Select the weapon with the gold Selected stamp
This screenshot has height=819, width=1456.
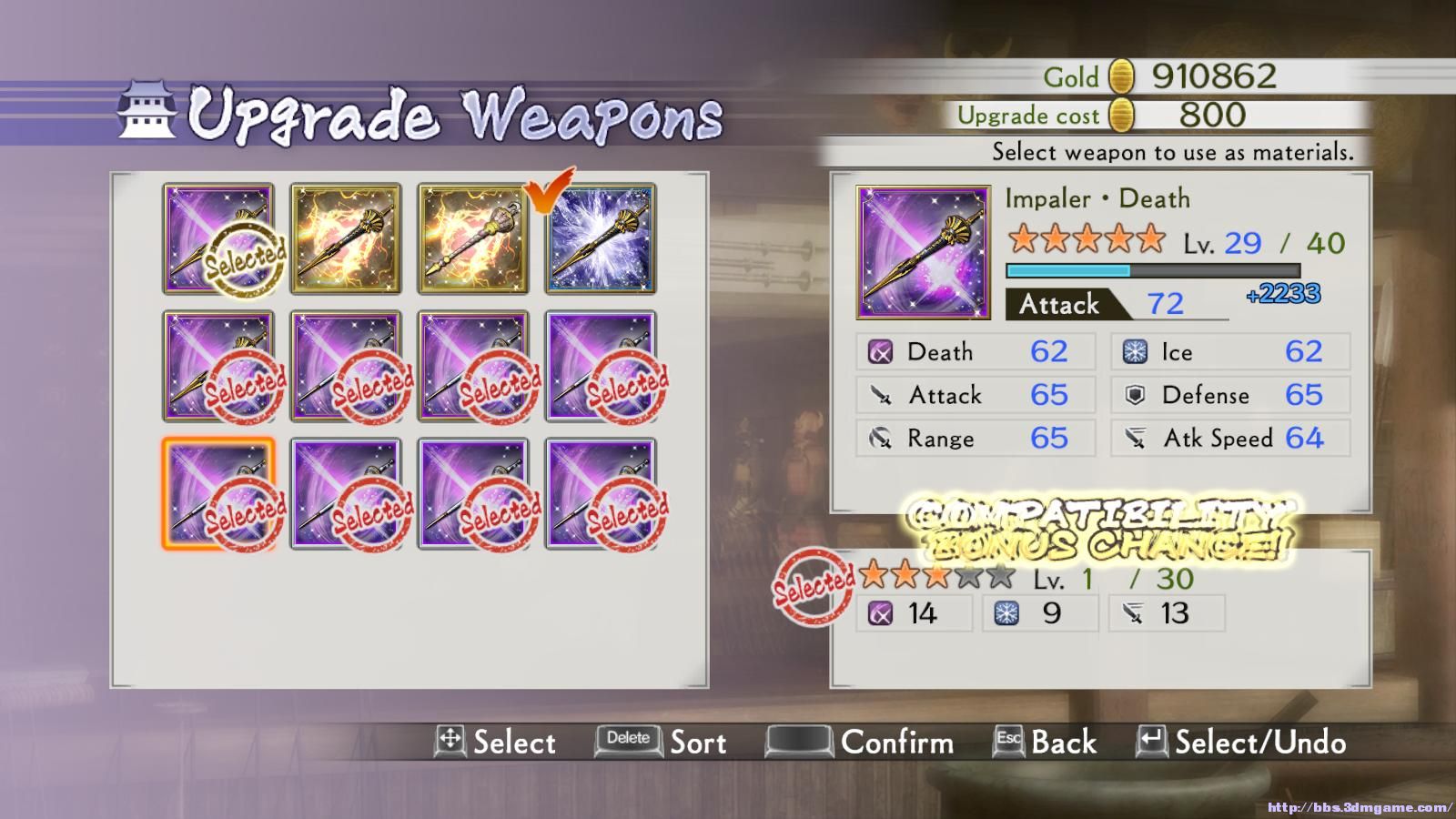coord(218,239)
